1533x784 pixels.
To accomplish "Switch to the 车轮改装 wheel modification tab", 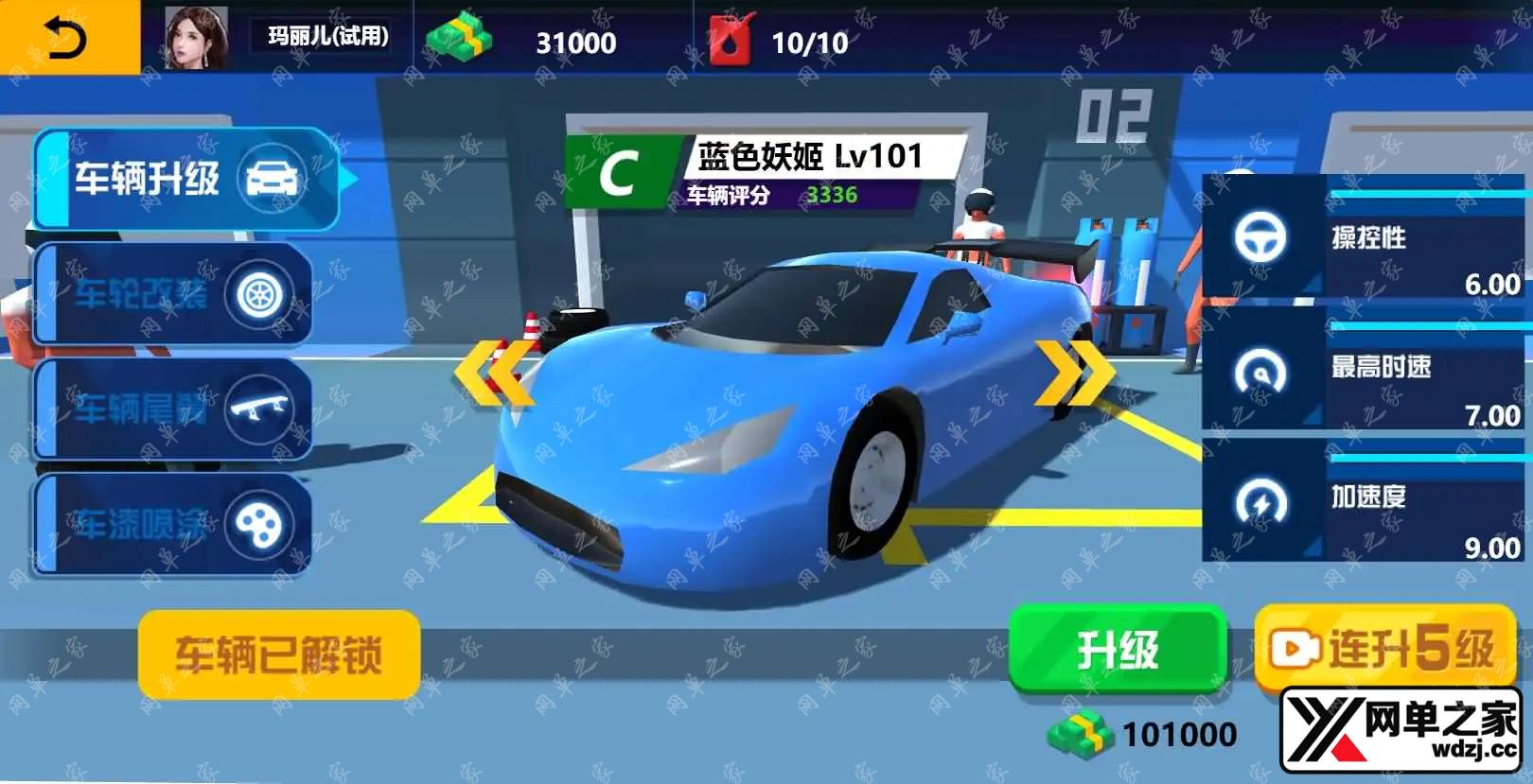I will 173,295.
